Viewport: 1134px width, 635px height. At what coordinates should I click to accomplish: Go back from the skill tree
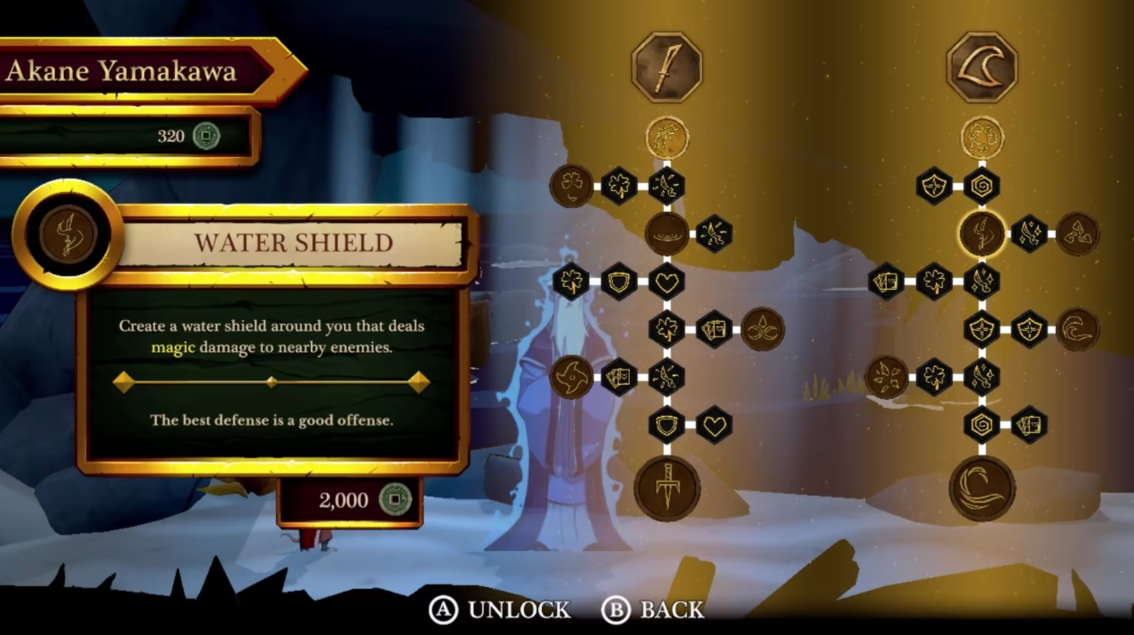tap(653, 609)
